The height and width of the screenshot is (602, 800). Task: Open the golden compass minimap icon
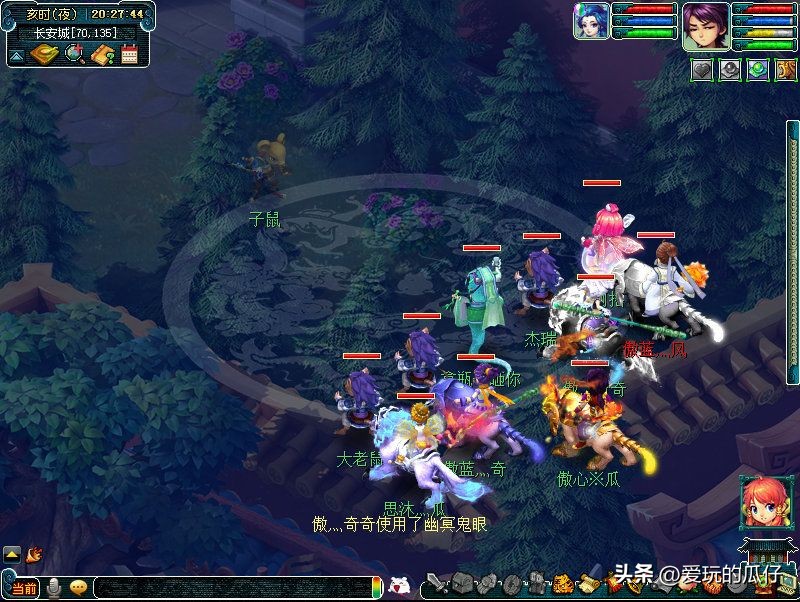pos(44,54)
